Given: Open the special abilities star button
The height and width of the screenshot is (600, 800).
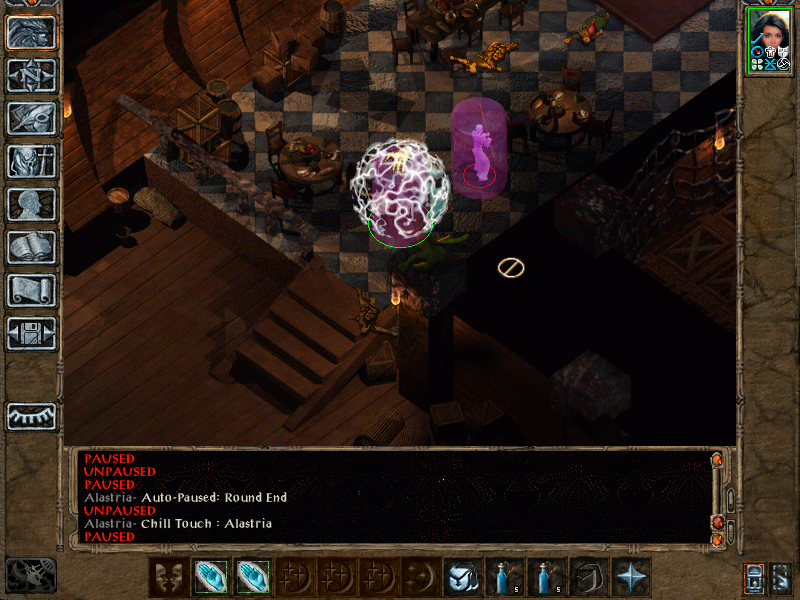Looking at the screenshot, I should pos(632,577).
